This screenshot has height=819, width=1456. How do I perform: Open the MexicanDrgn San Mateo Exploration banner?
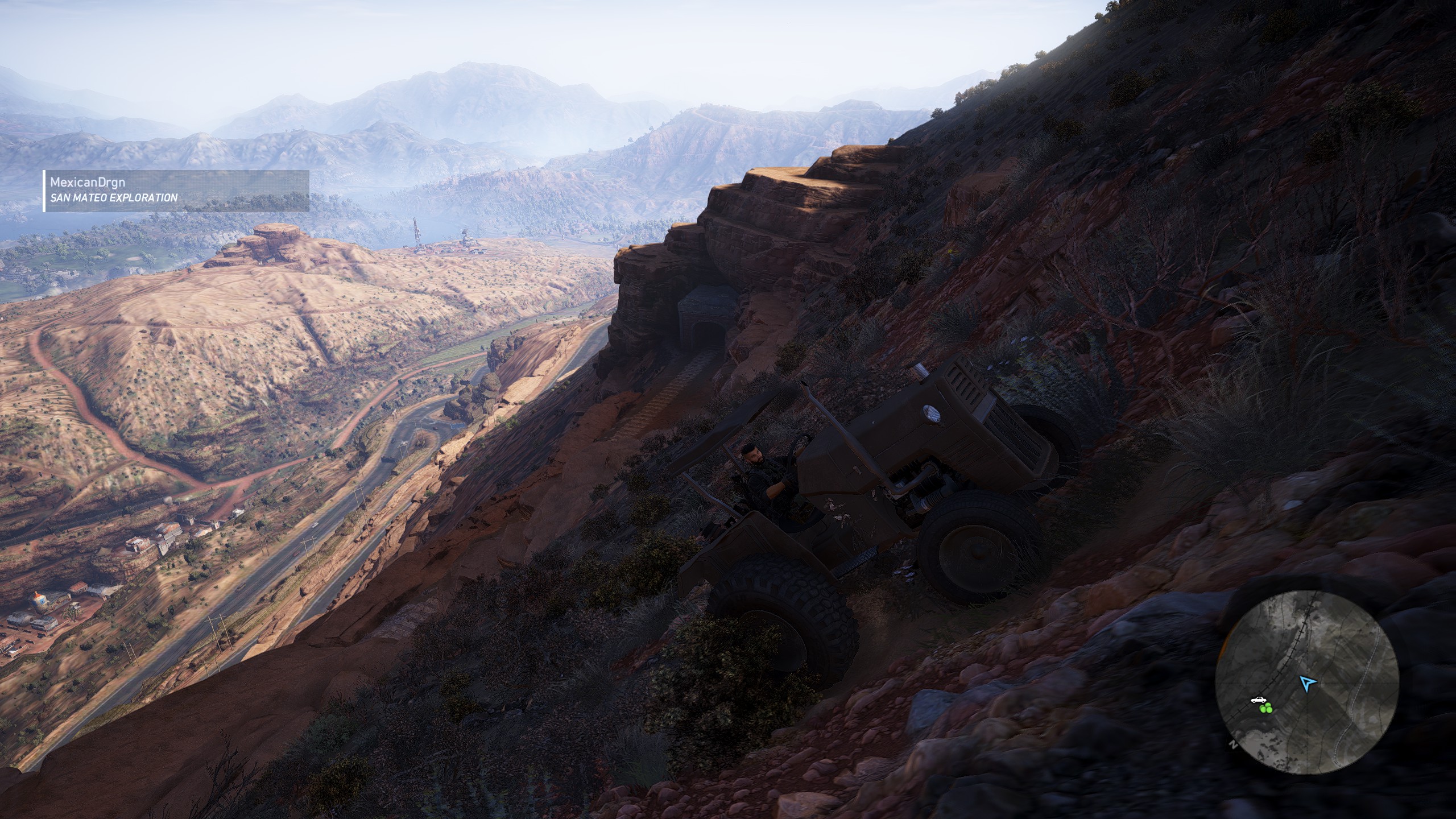[176, 191]
